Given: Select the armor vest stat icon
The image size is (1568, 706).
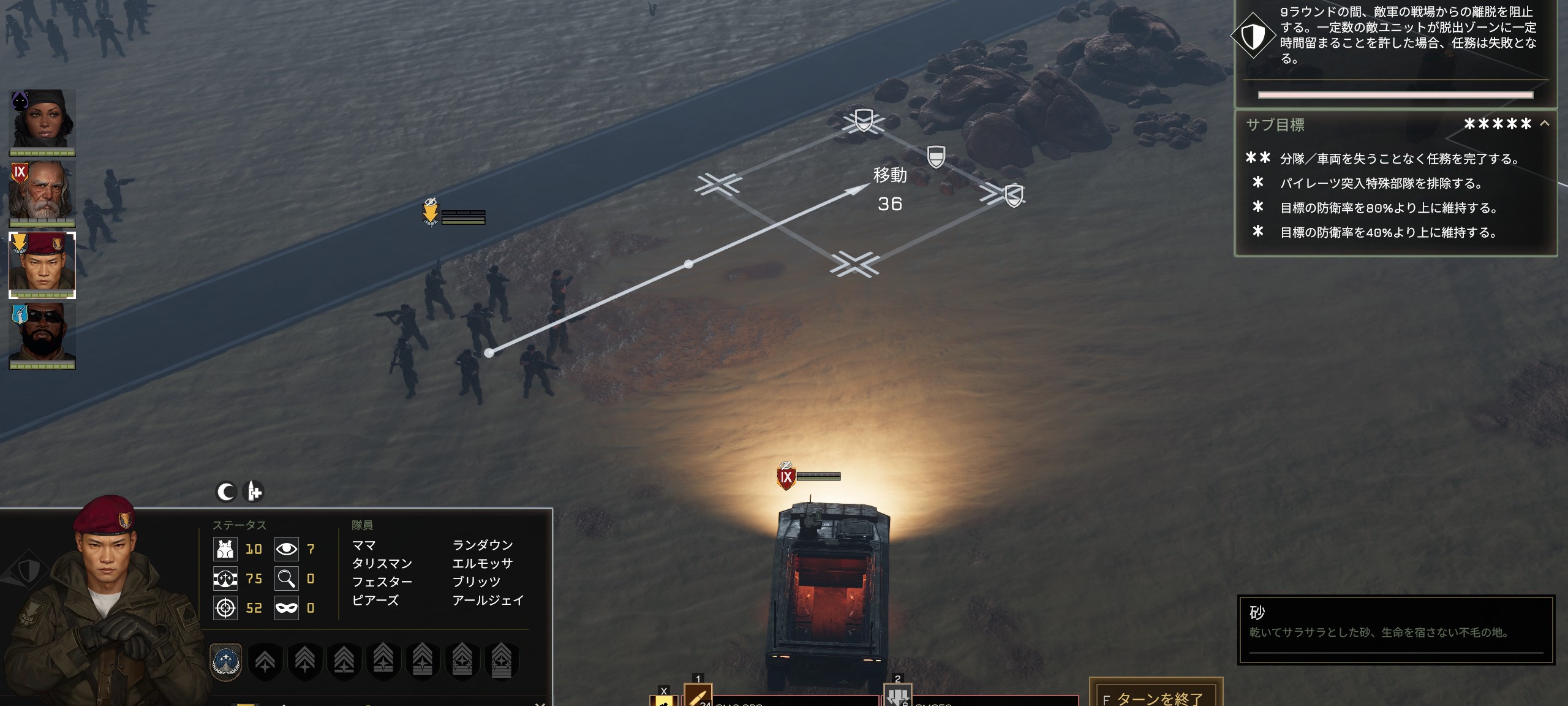Looking at the screenshot, I should click(226, 550).
